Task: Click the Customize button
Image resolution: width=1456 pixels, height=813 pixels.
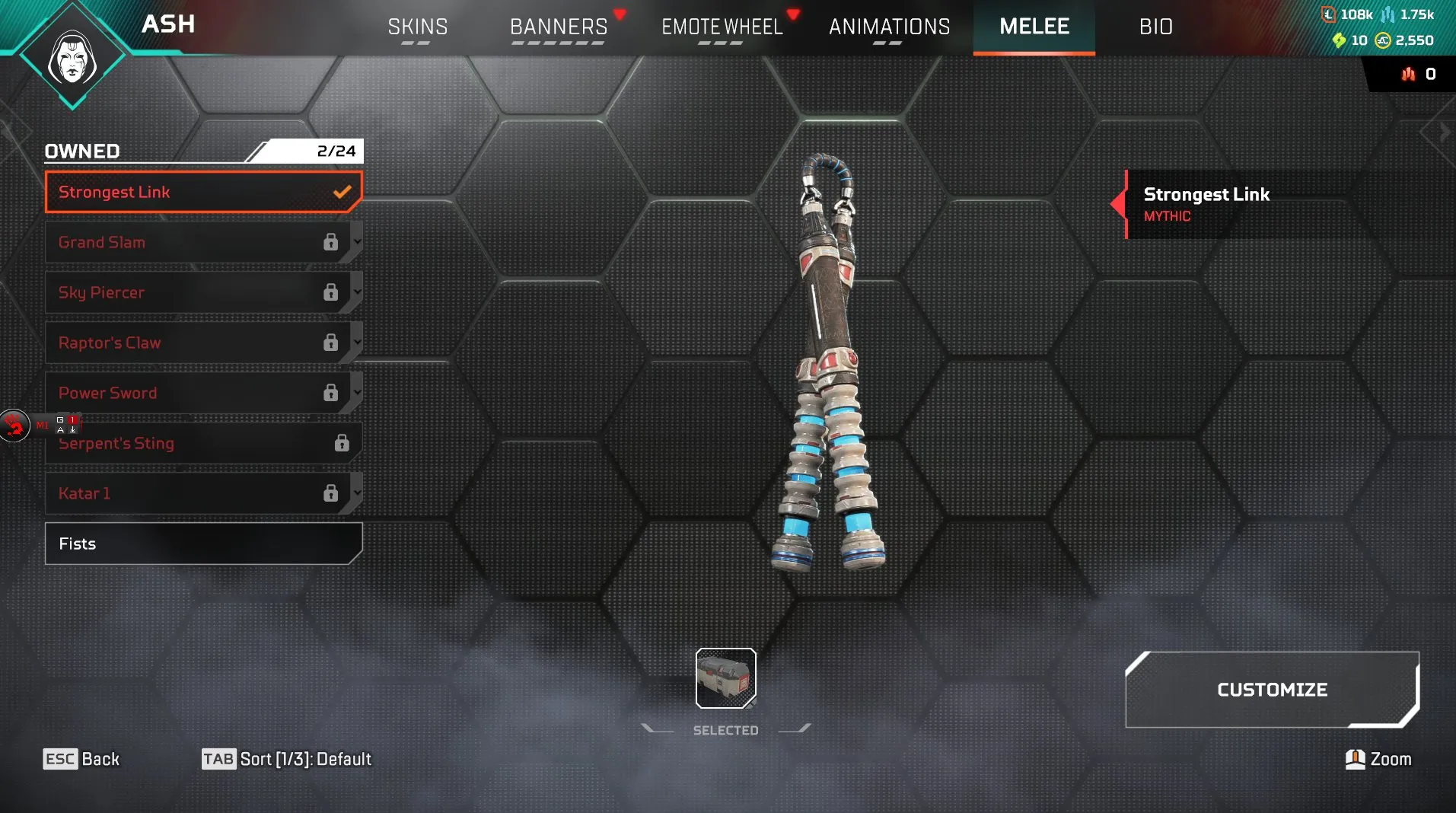Action: [x=1271, y=690]
